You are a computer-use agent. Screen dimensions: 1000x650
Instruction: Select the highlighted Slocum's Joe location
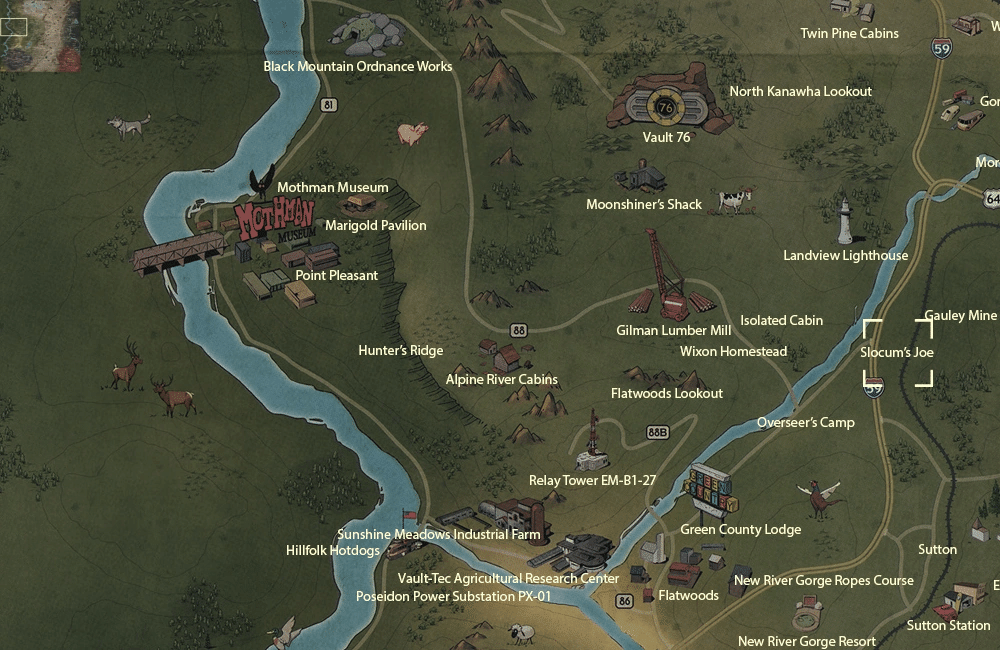897,353
